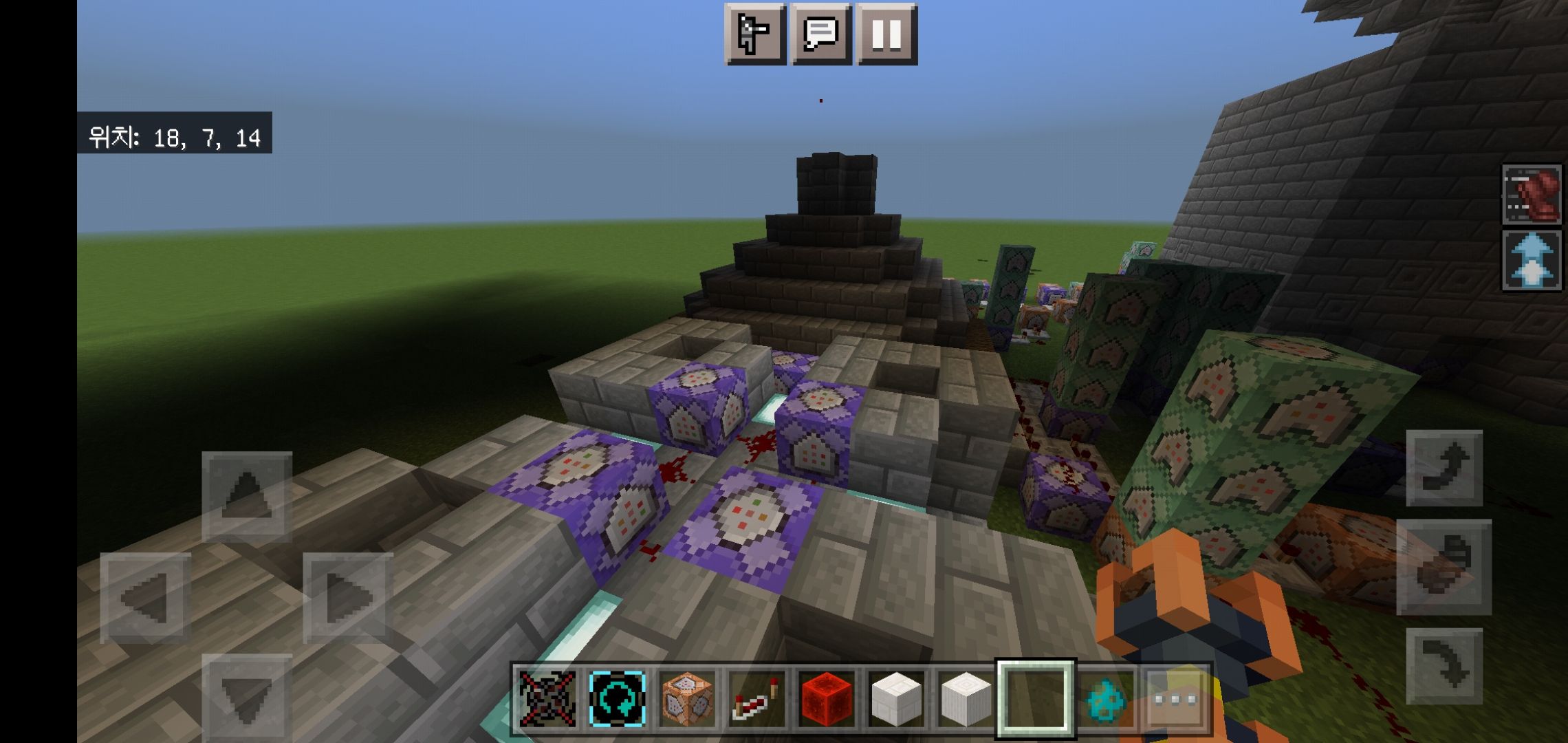Select the chiseled quartz block slot
The width and height of the screenshot is (1568, 743).
point(966,699)
